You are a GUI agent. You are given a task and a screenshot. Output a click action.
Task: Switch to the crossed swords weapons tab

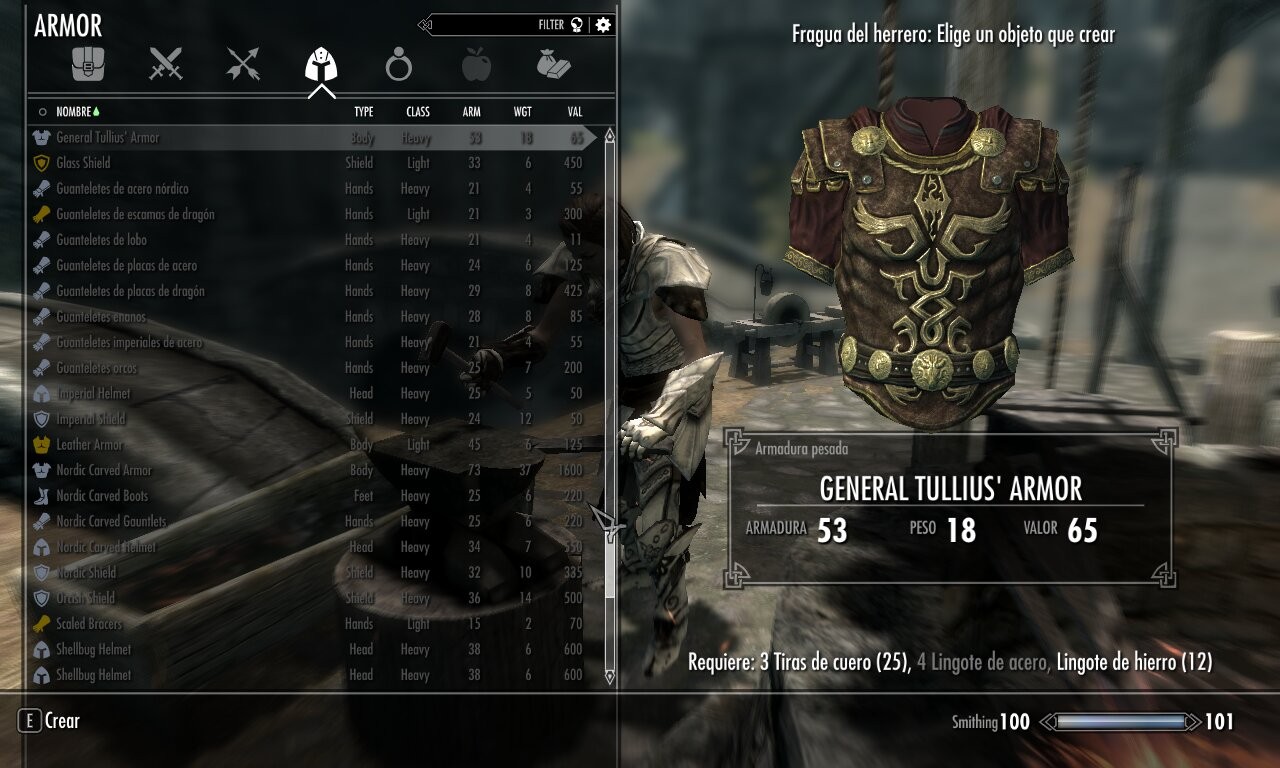click(166, 65)
